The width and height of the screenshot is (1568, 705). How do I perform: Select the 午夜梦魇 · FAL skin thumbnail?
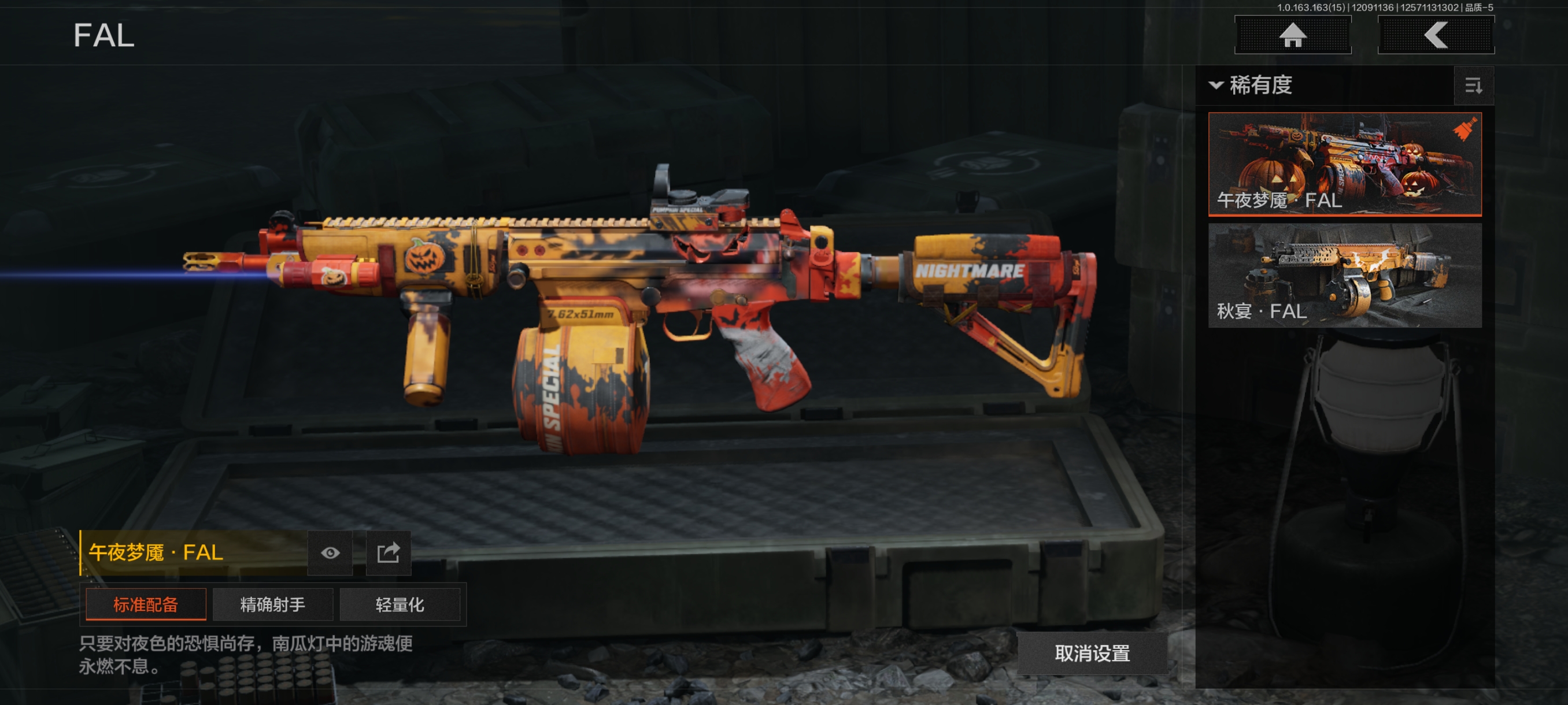tap(1344, 164)
